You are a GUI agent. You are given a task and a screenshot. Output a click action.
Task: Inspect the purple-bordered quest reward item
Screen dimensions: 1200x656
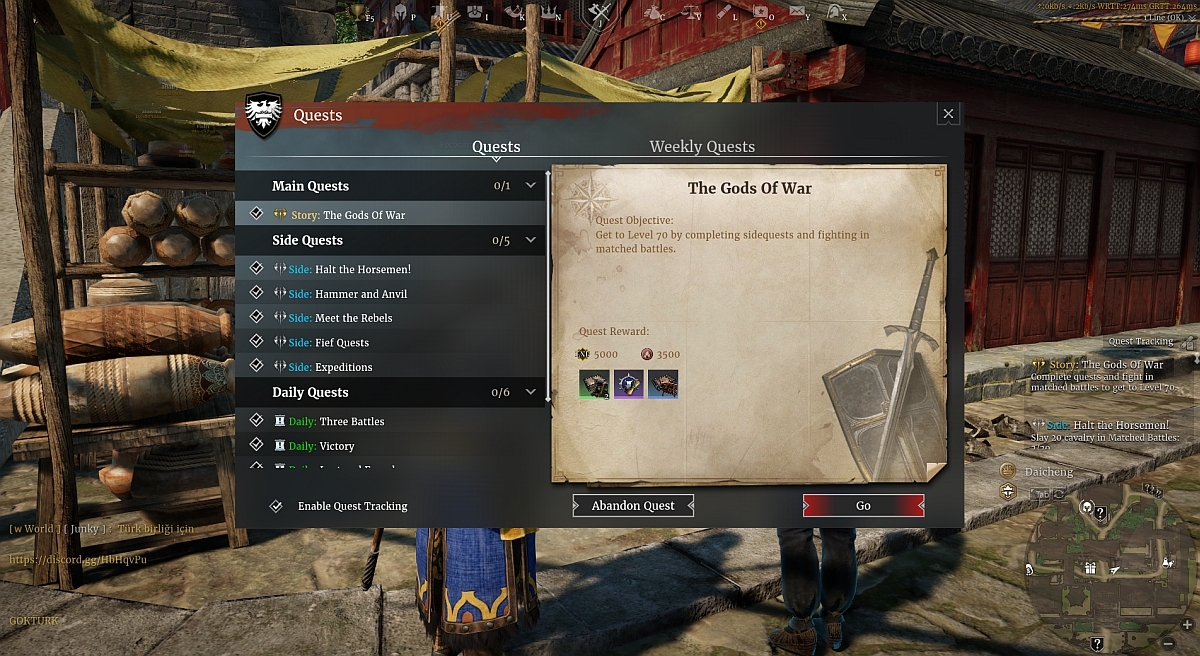point(629,384)
